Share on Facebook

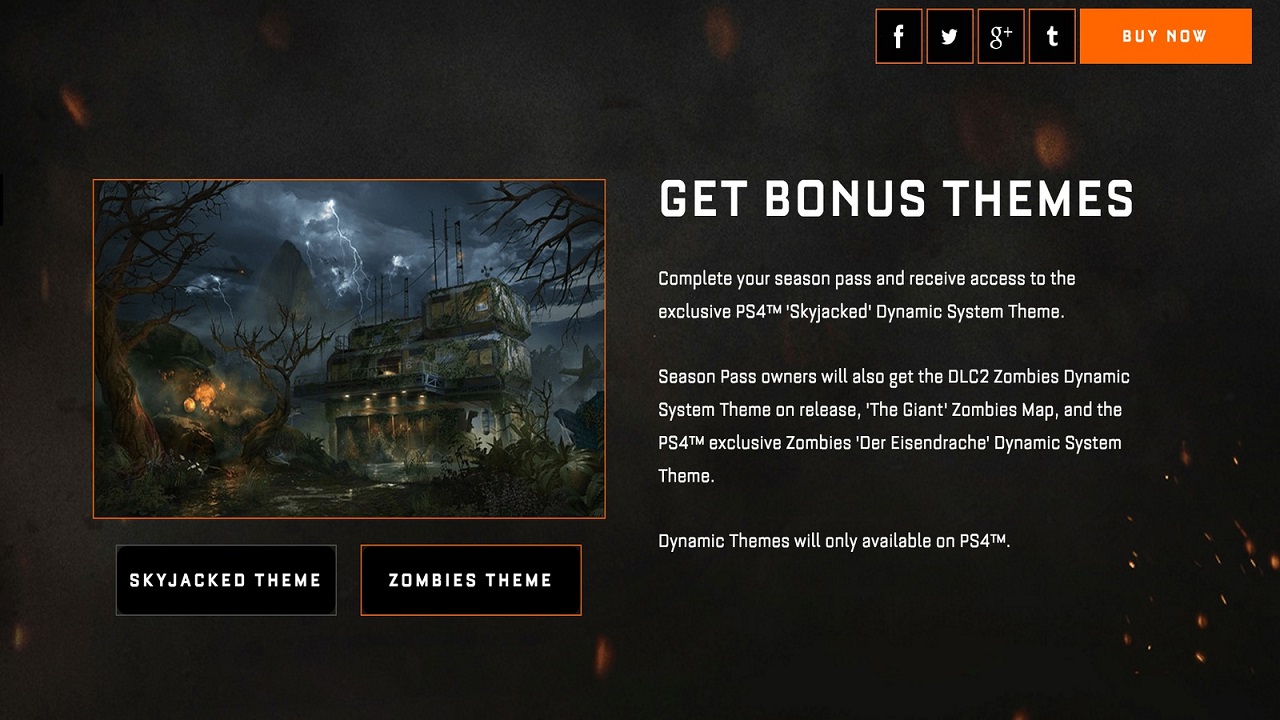pos(899,36)
